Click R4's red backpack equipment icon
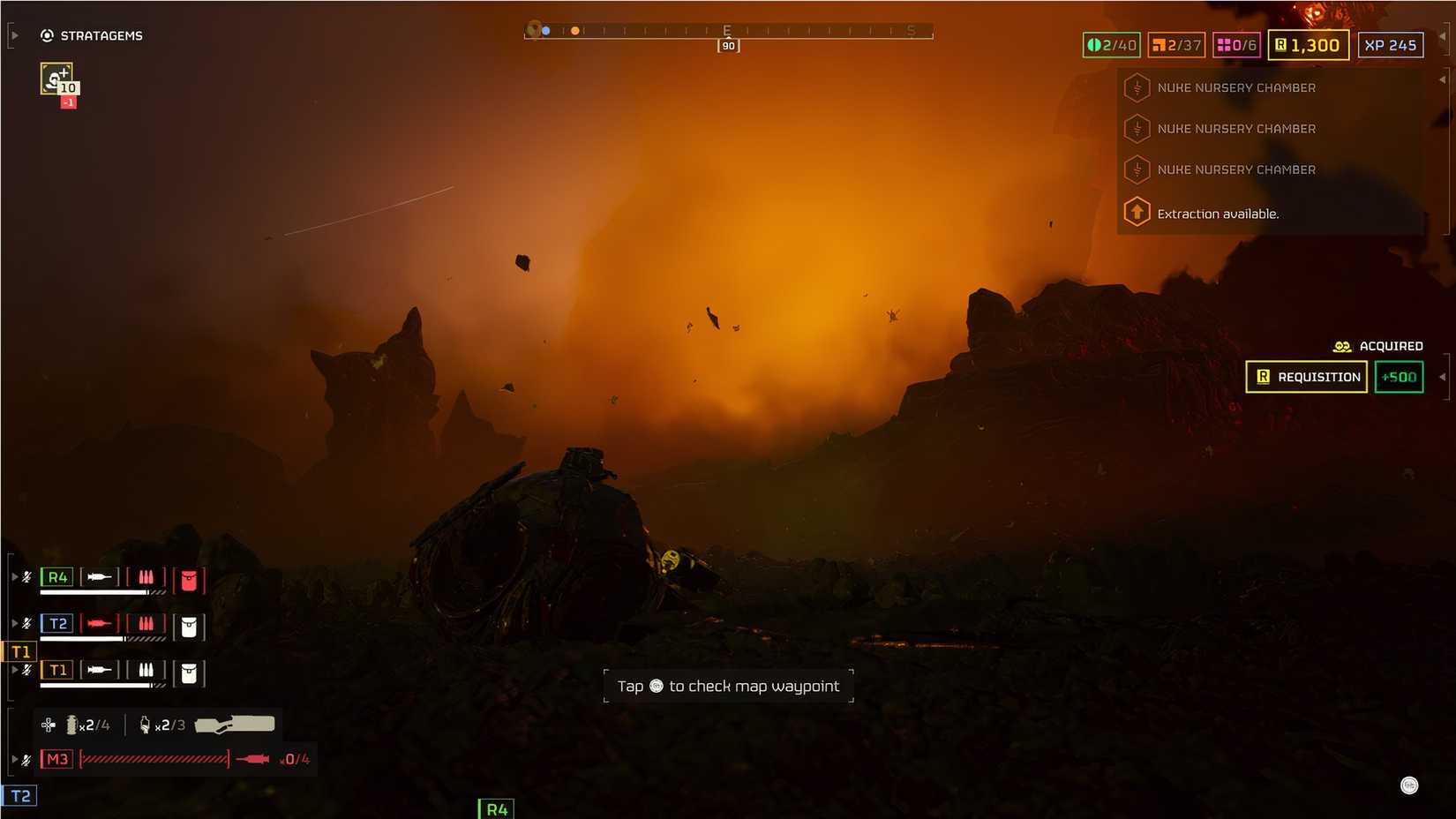 pos(189,578)
